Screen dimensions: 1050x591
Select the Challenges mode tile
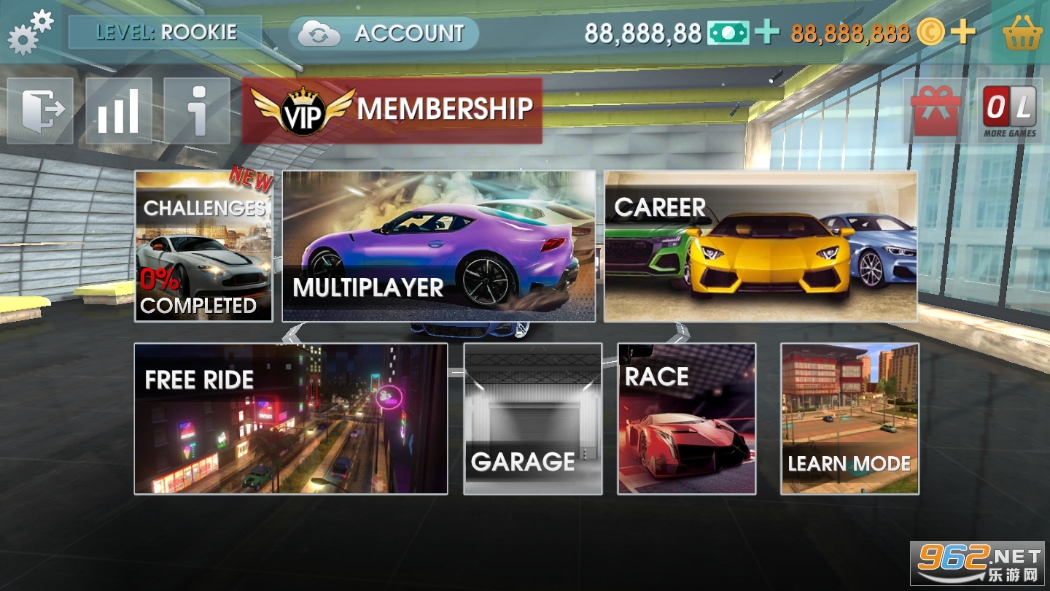tap(204, 246)
